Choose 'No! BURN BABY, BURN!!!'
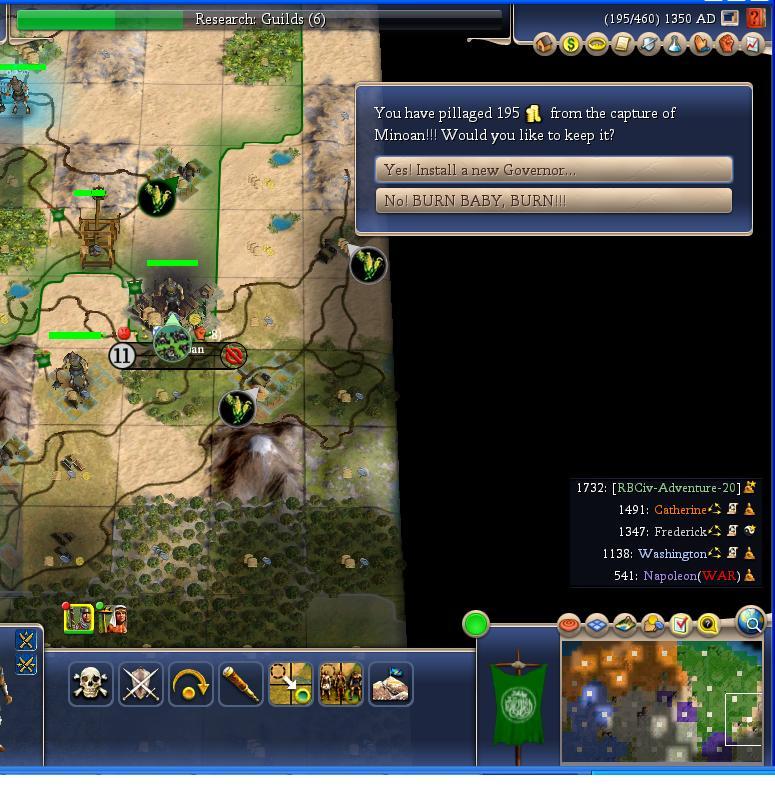 click(553, 201)
